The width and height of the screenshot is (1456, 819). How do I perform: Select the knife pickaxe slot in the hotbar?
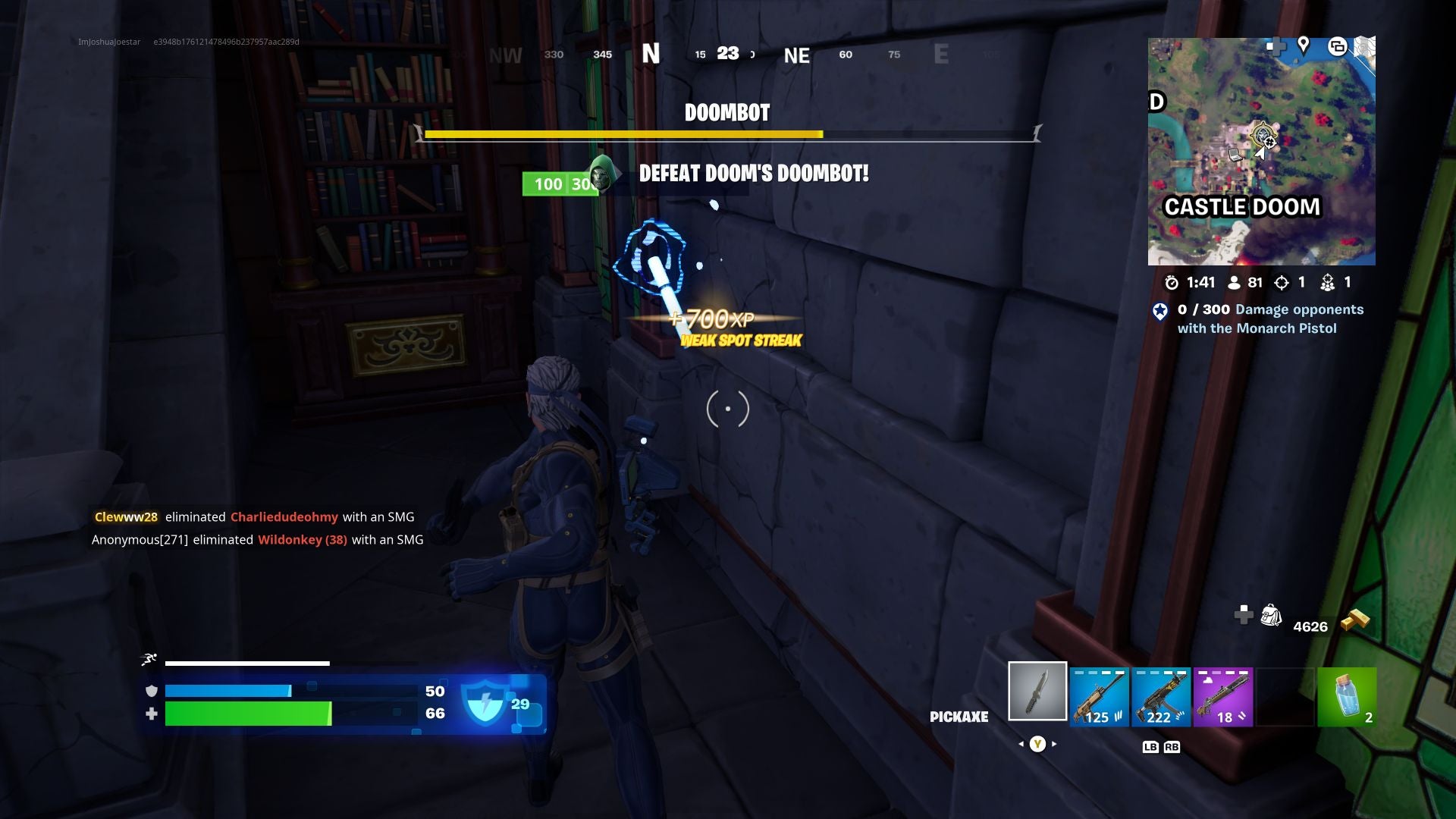[x=1036, y=691]
